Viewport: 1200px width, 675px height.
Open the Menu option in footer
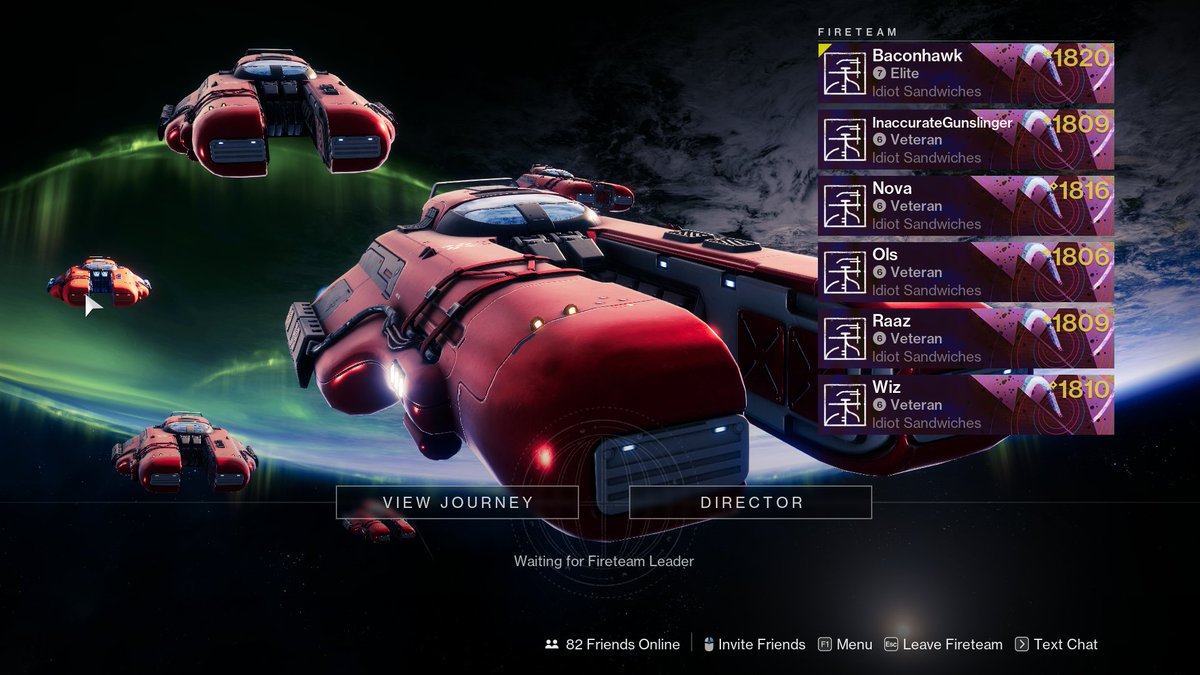tap(845, 645)
